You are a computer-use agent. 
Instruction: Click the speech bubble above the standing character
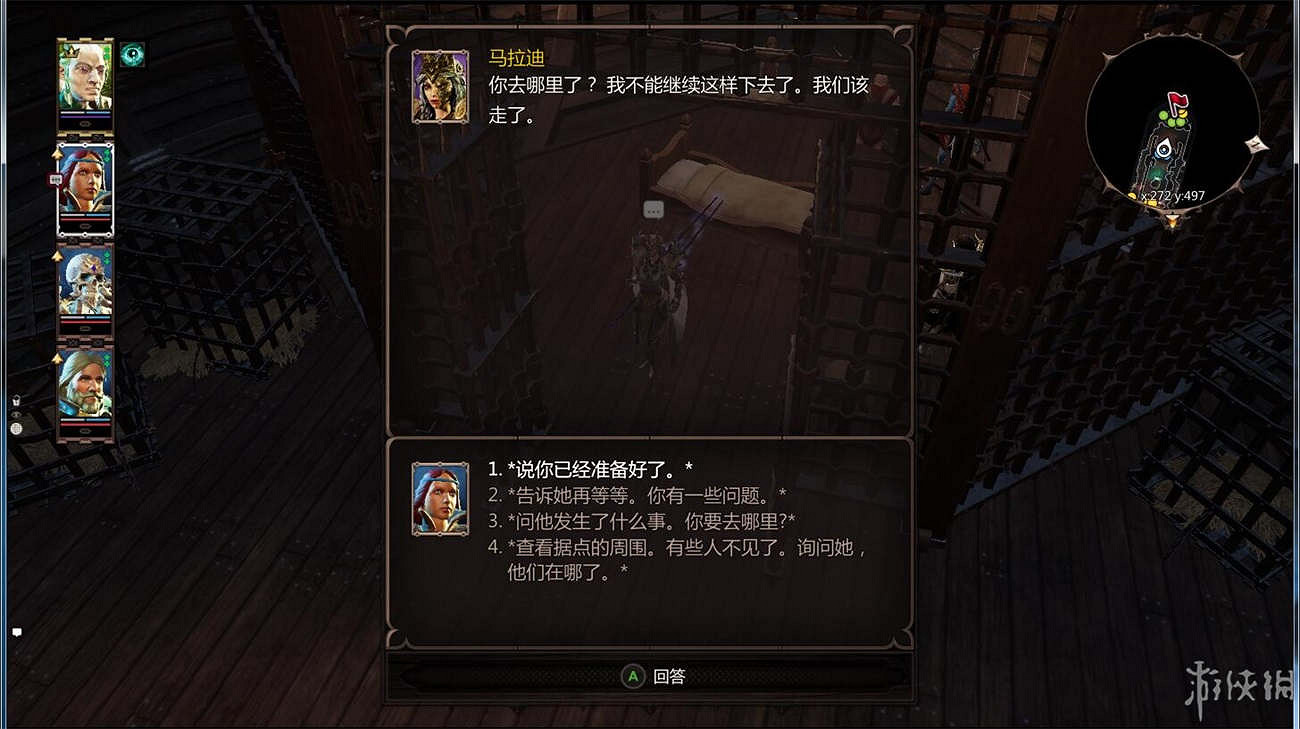click(x=654, y=210)
